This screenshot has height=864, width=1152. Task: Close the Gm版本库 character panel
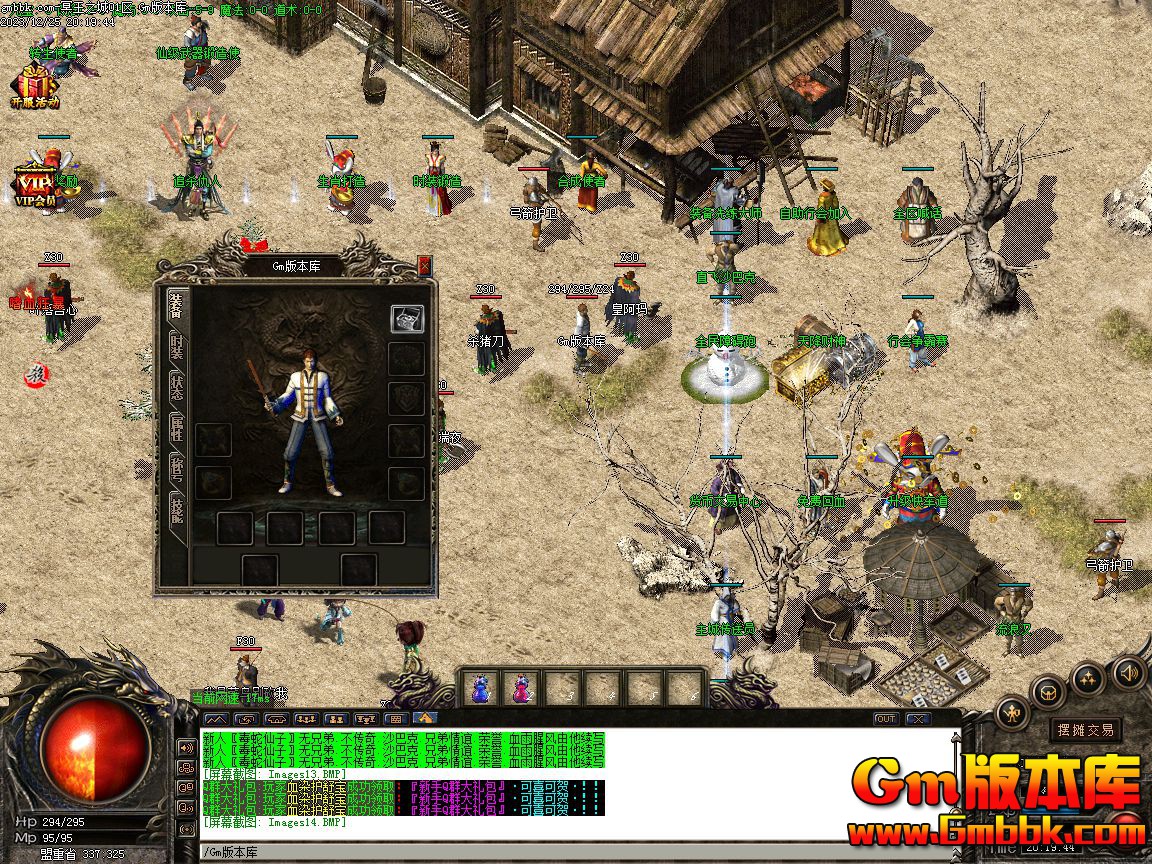coord(424,265)
